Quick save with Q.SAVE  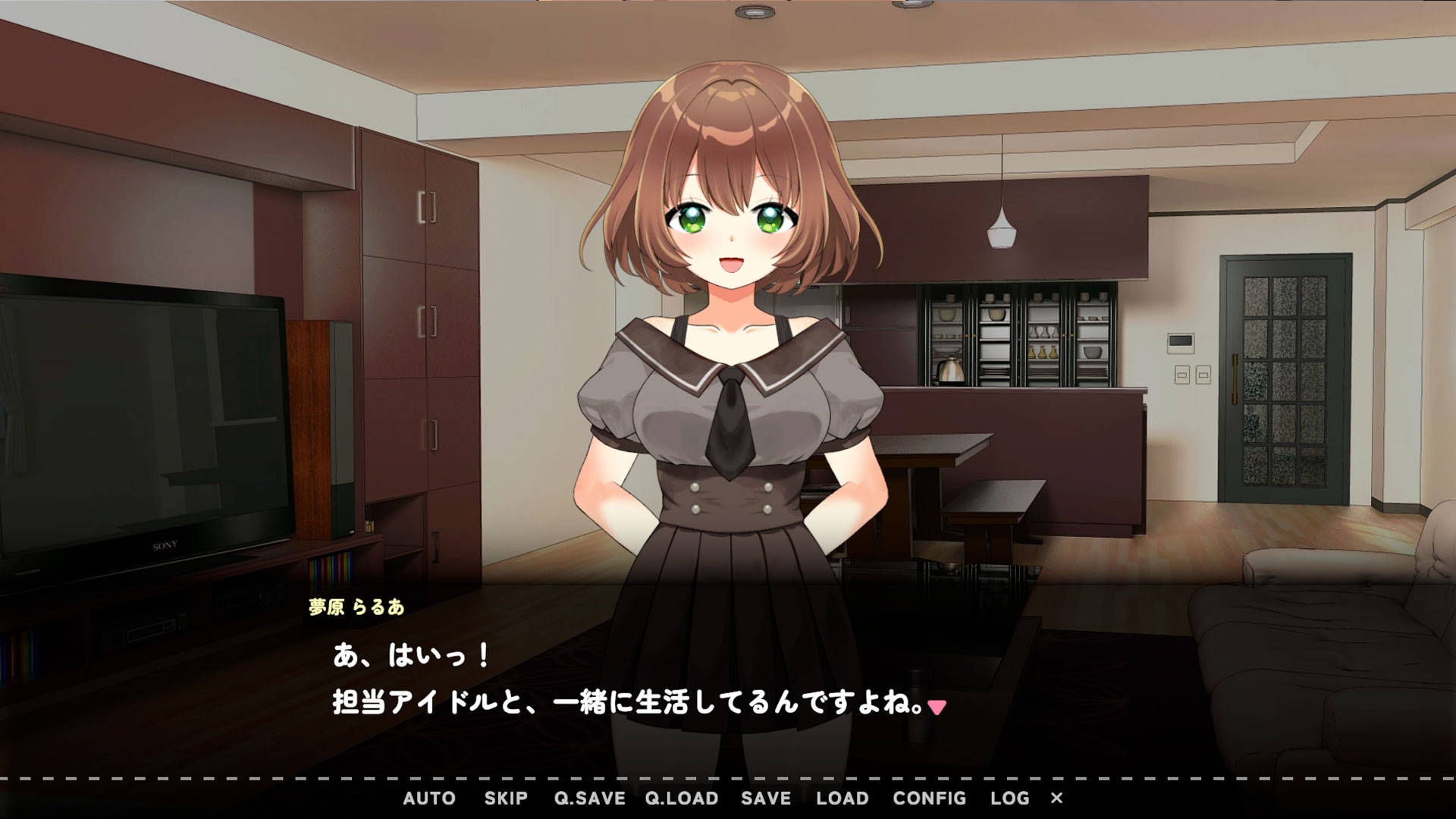pyautogui.click(x=589, y=799)
